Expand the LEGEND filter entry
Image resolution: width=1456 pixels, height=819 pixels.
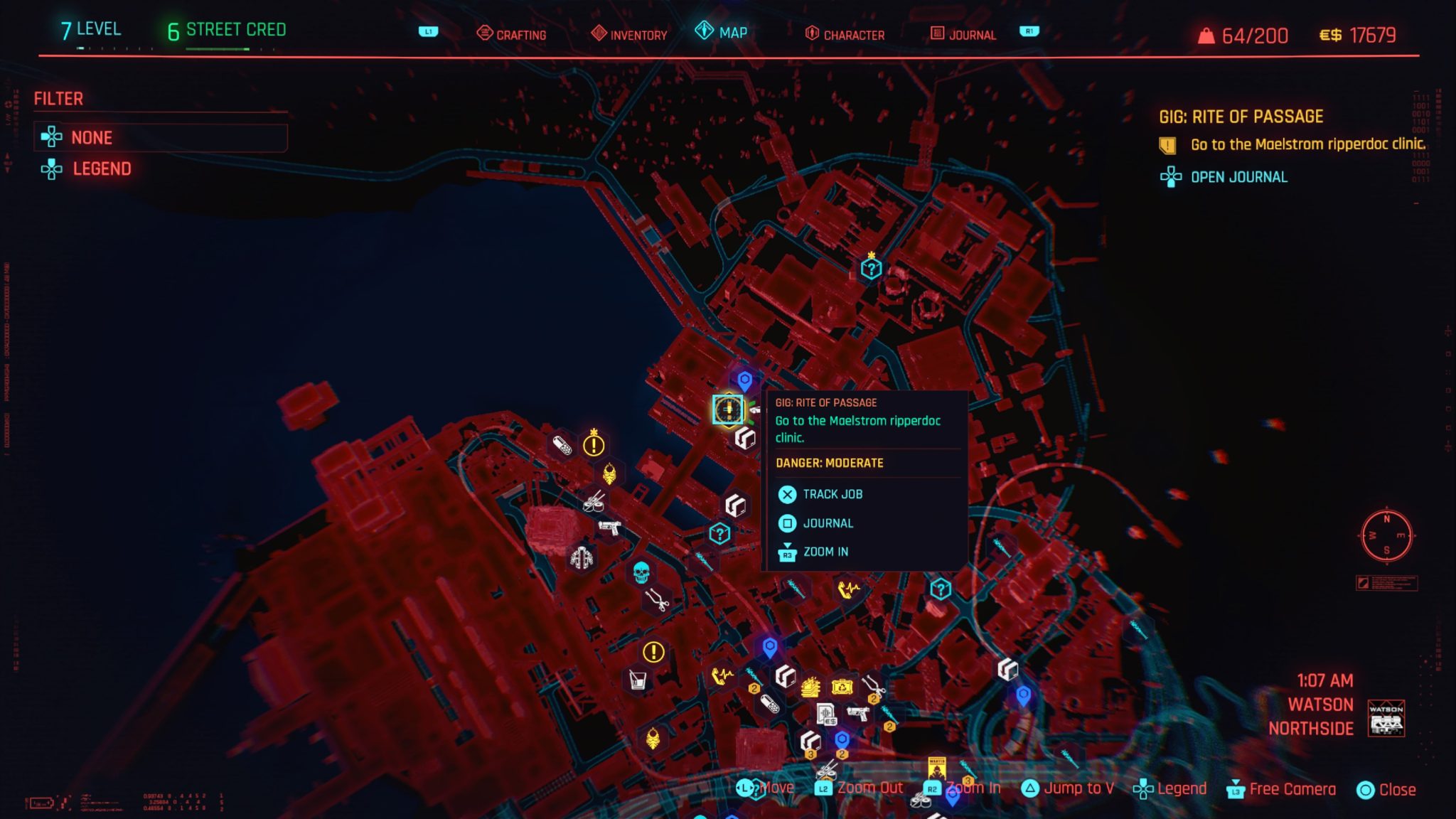[x=102, y=168]
